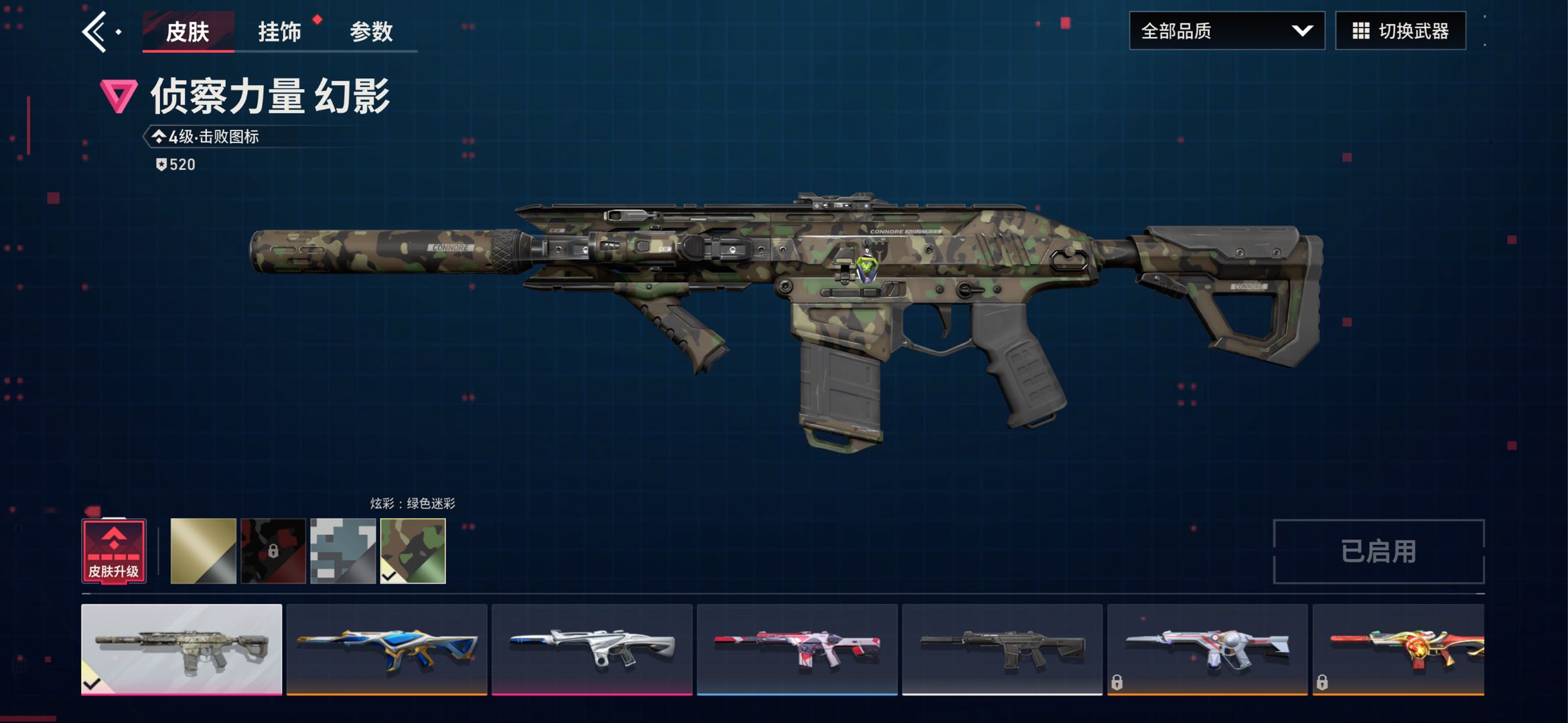
Task: Open the 挂饰 tab
Action: [x=279, y=31]
